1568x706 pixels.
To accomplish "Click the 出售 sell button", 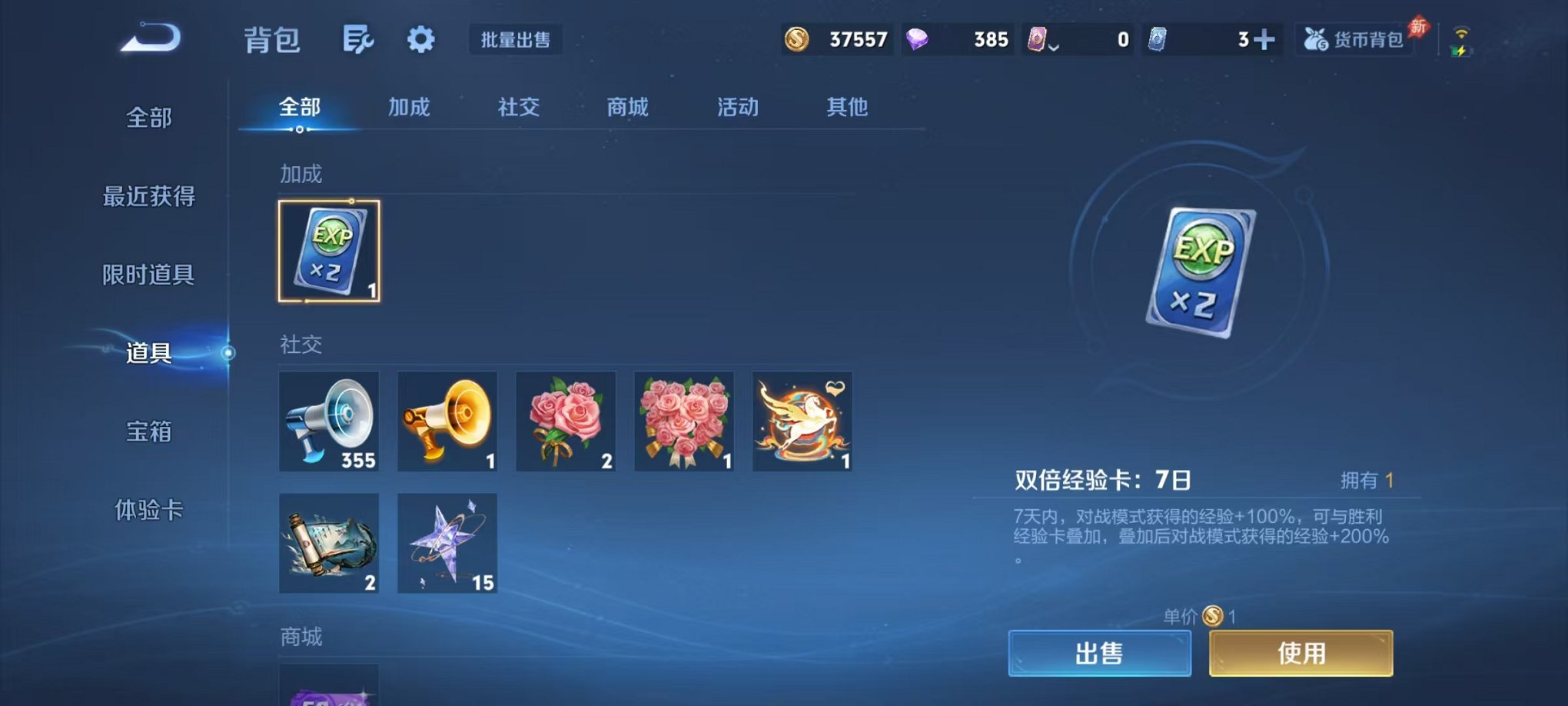I will 1101,651.
